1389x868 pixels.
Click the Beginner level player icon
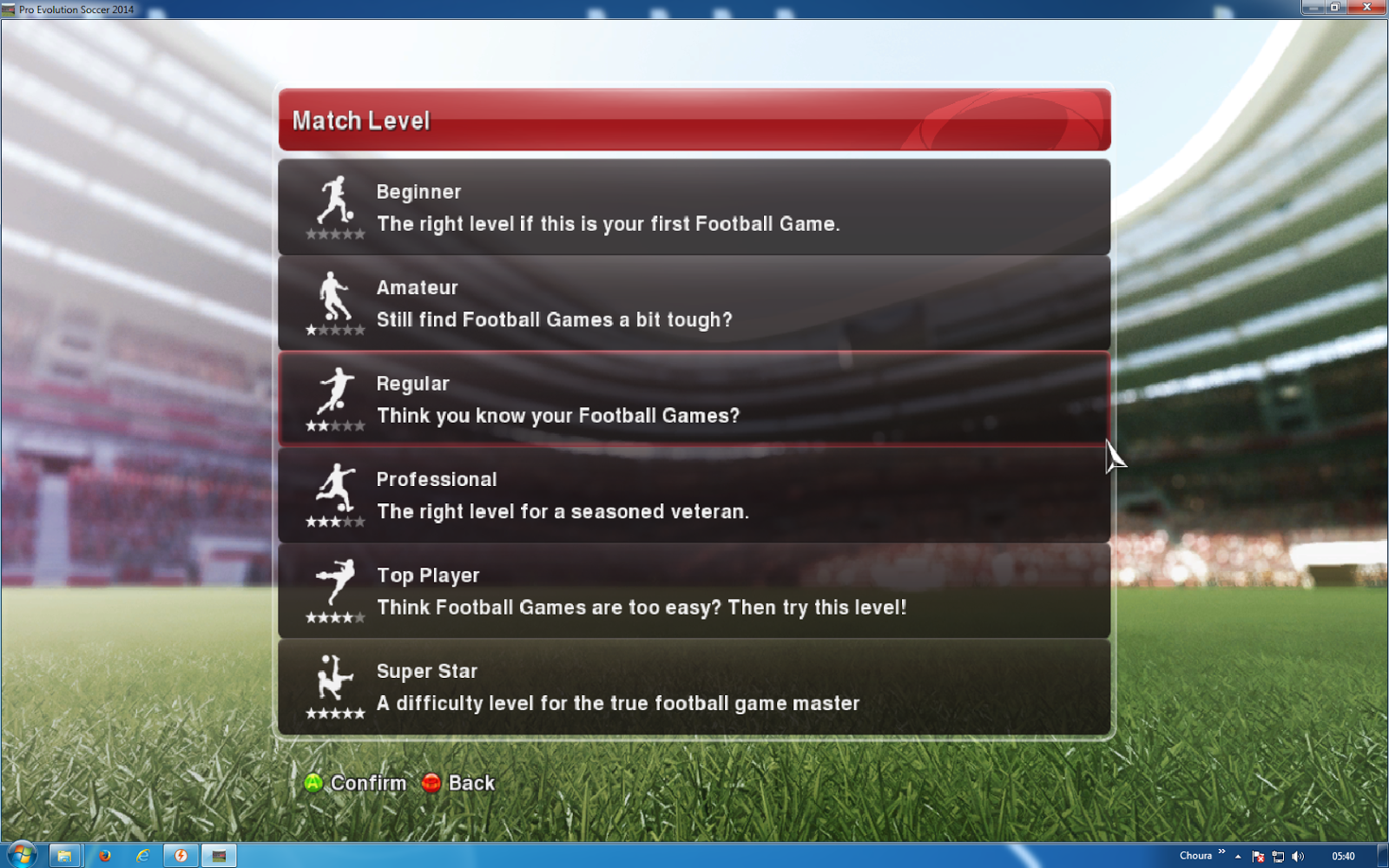tap(334, 201)
